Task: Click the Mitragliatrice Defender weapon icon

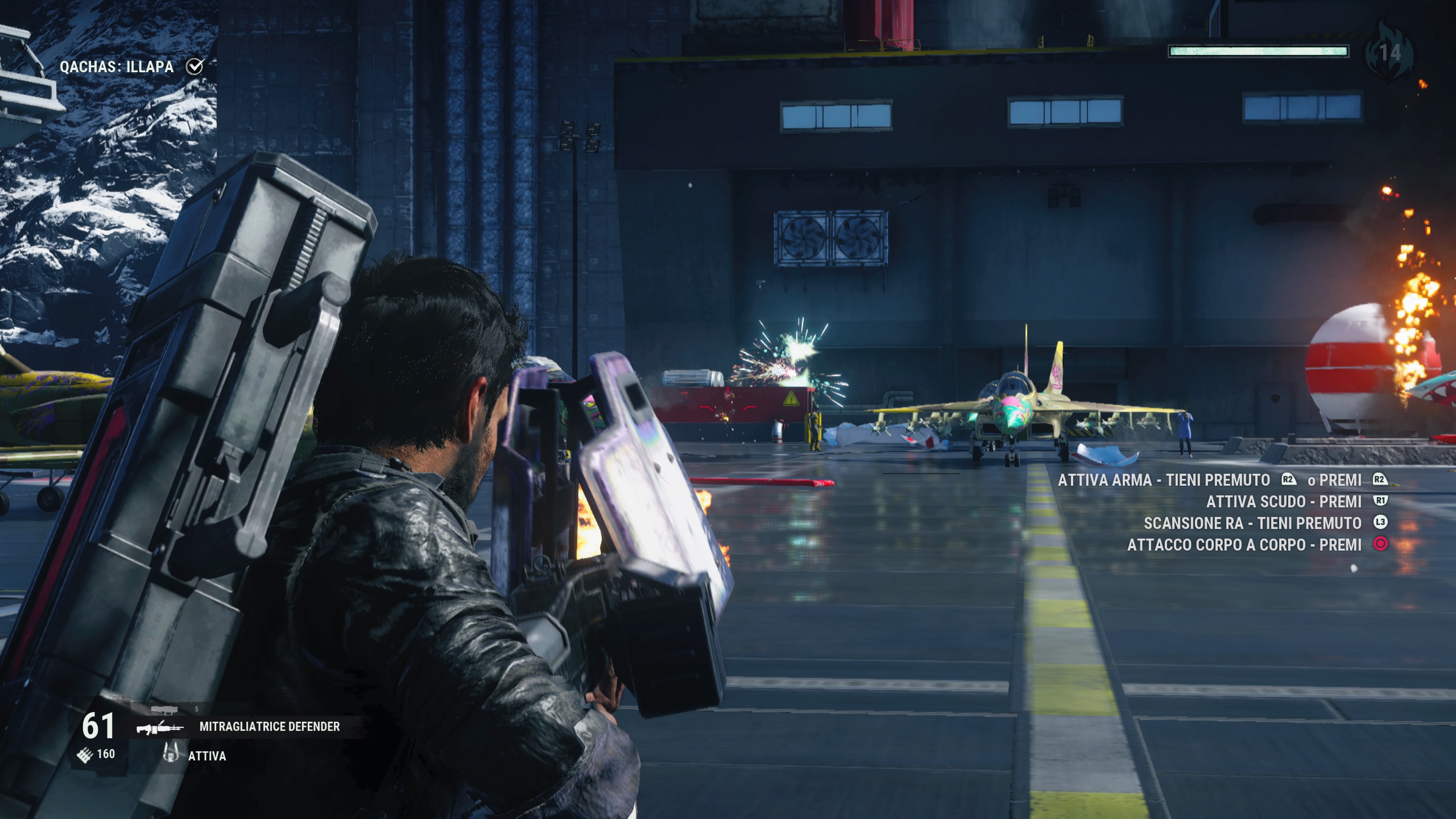Action: click(x=160, y=727)
